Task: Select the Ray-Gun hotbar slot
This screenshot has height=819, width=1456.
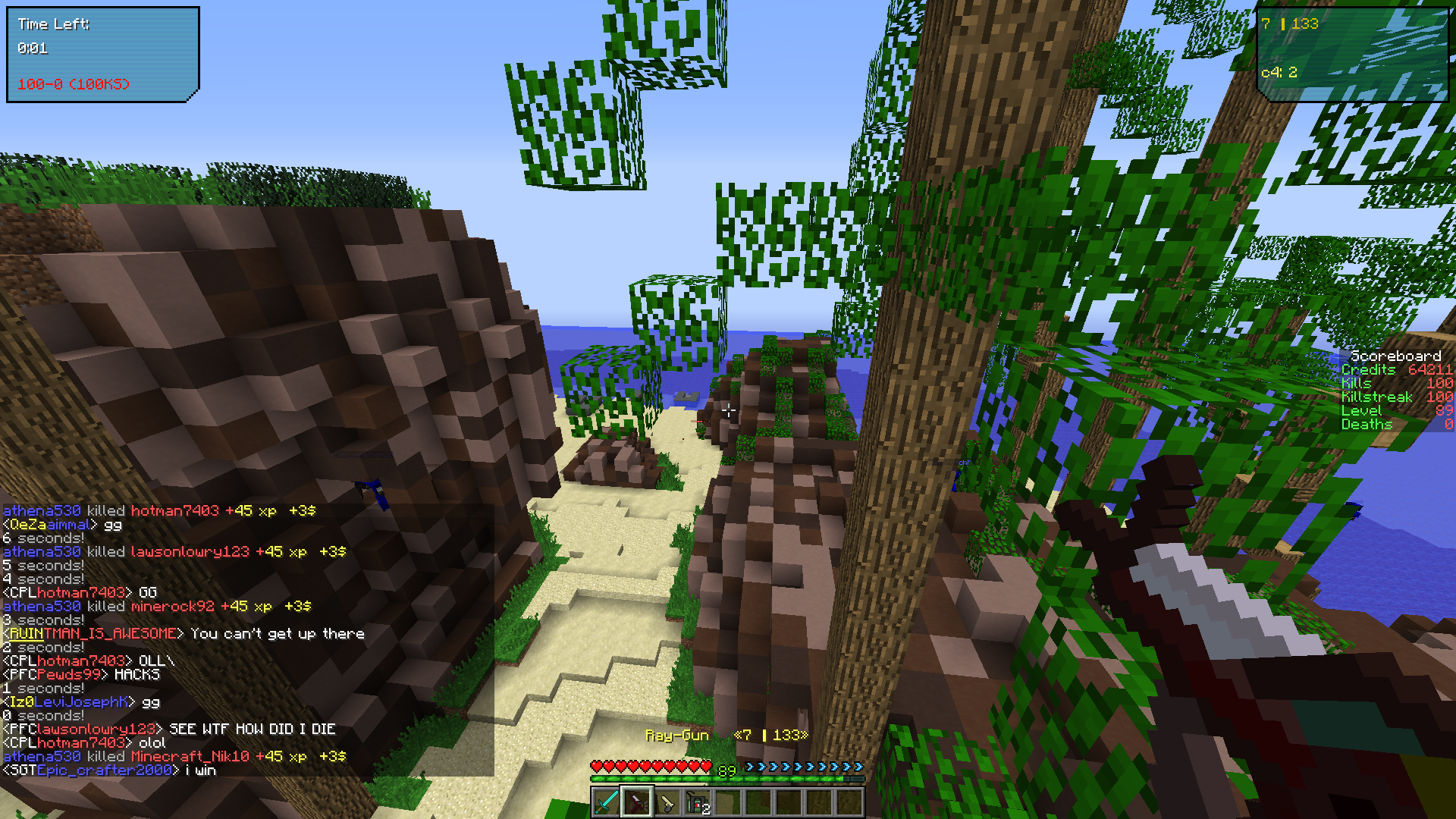Action: [636, 802]
